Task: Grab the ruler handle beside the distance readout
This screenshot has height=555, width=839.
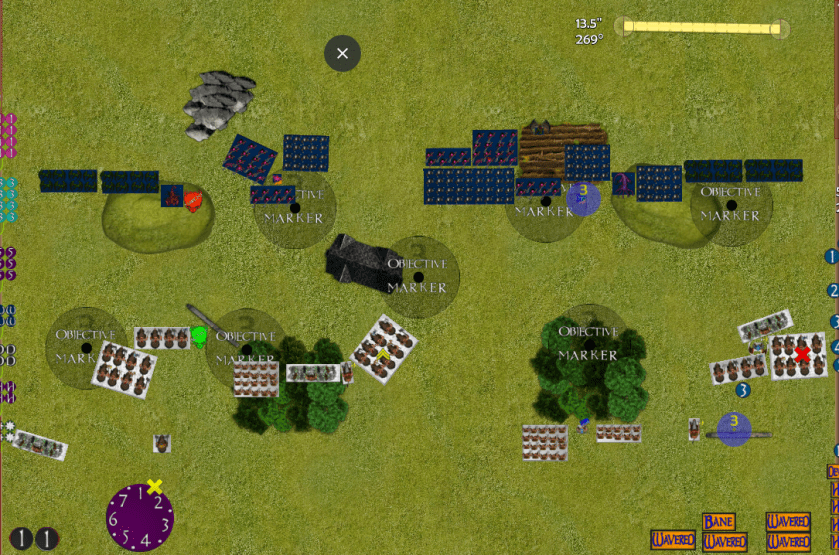Action: 625,27
